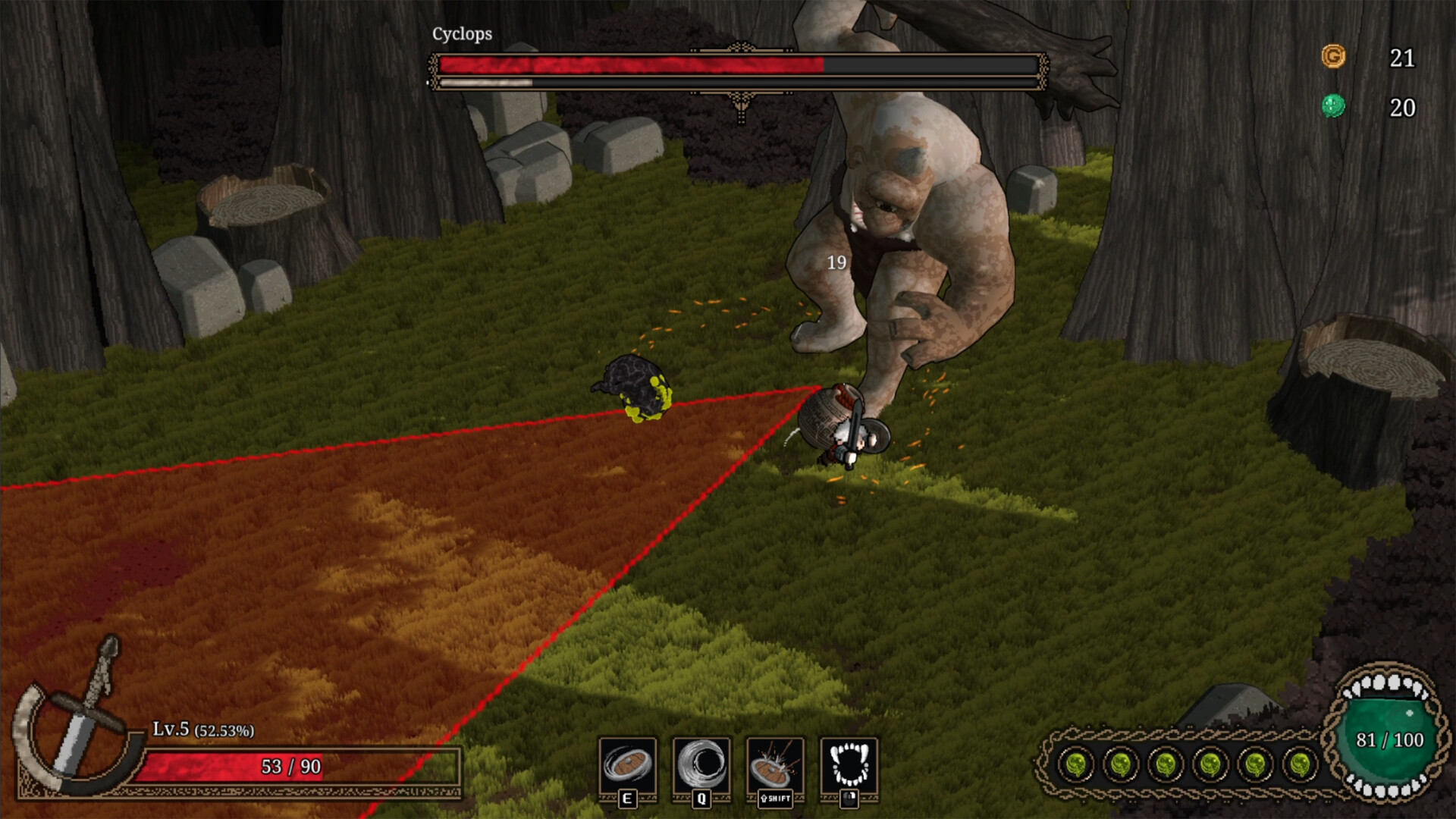Click the Cyclops boss name label
This screenshot has width=1456, height=819.
(x=461, y=33)
